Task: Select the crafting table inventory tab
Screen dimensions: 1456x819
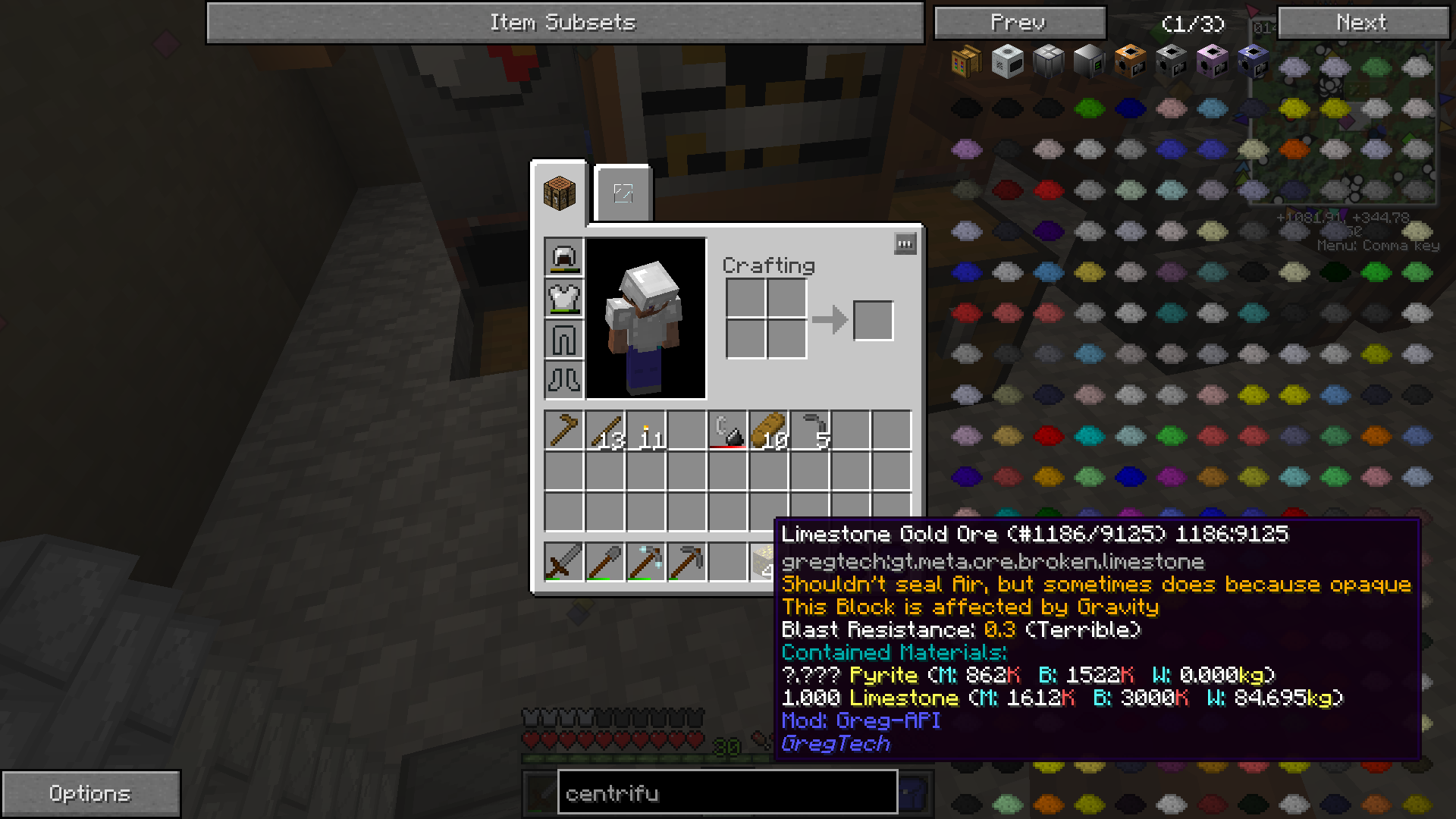Action: click(560, 193)
